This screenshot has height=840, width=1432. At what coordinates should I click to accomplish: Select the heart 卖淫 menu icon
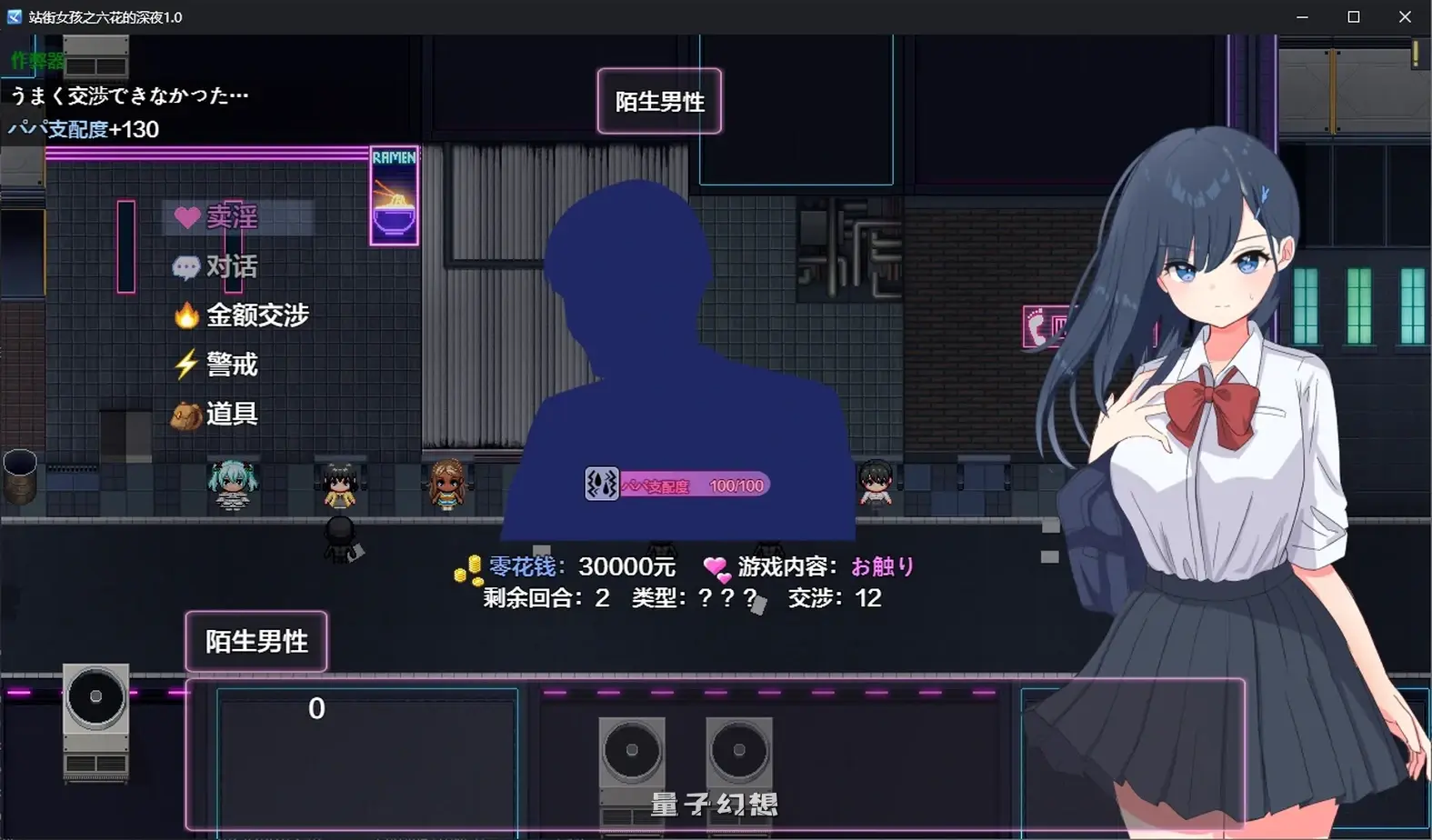click(x=187, y=216)
